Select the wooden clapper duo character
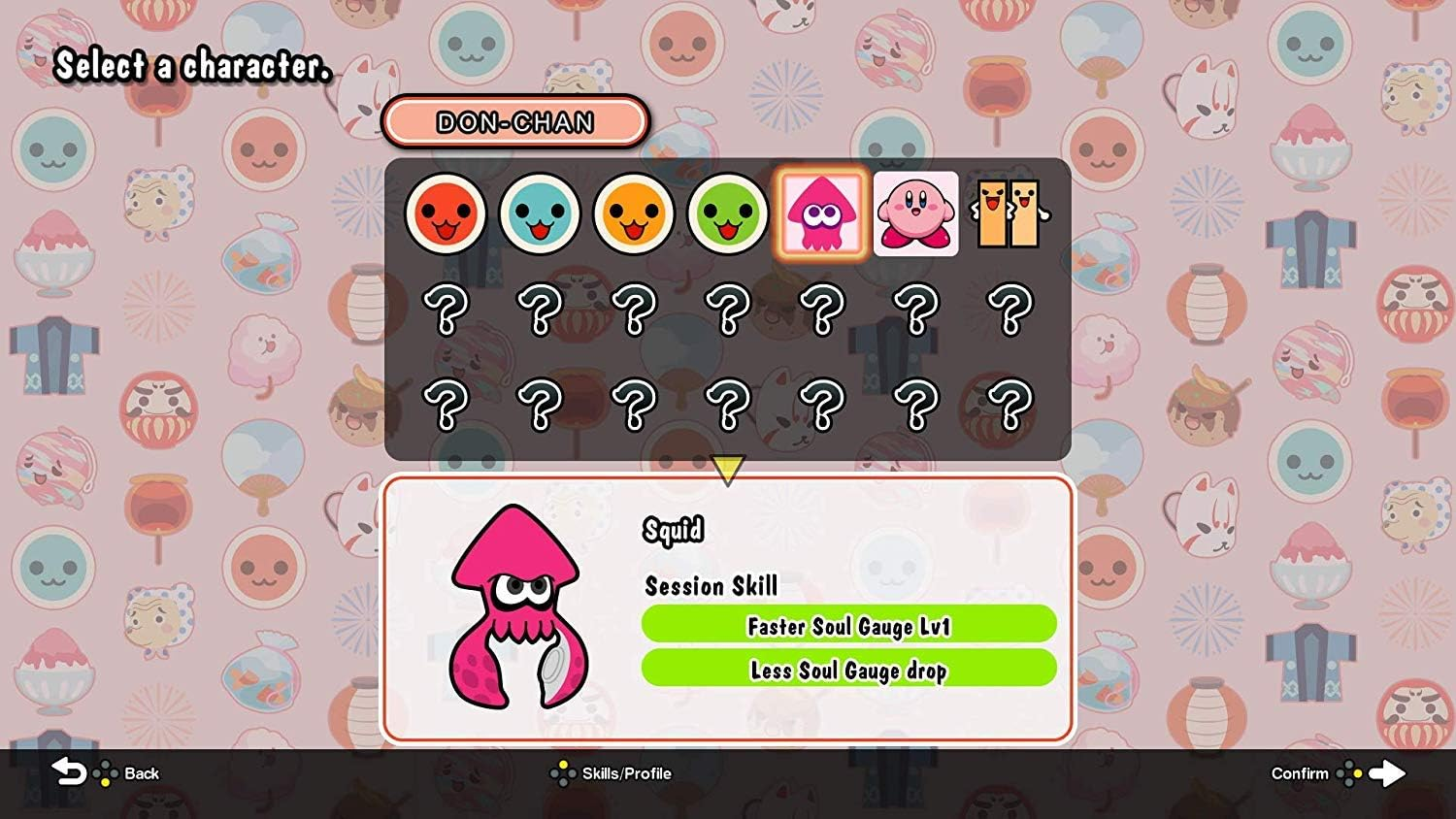The image size is (1456, 819). [x=1010, y=213]
